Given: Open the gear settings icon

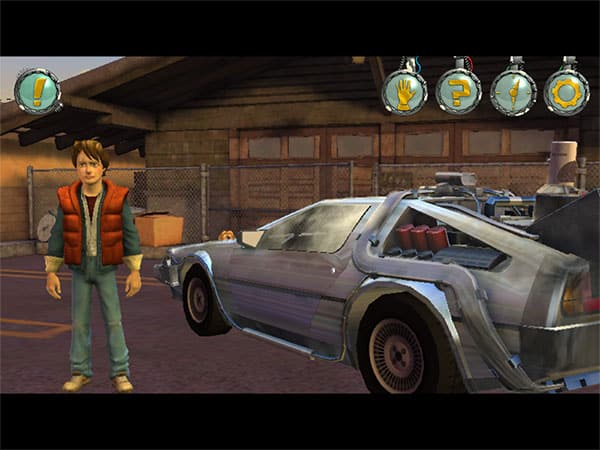Looking at the screenshot, I should (x=567, y=93).
